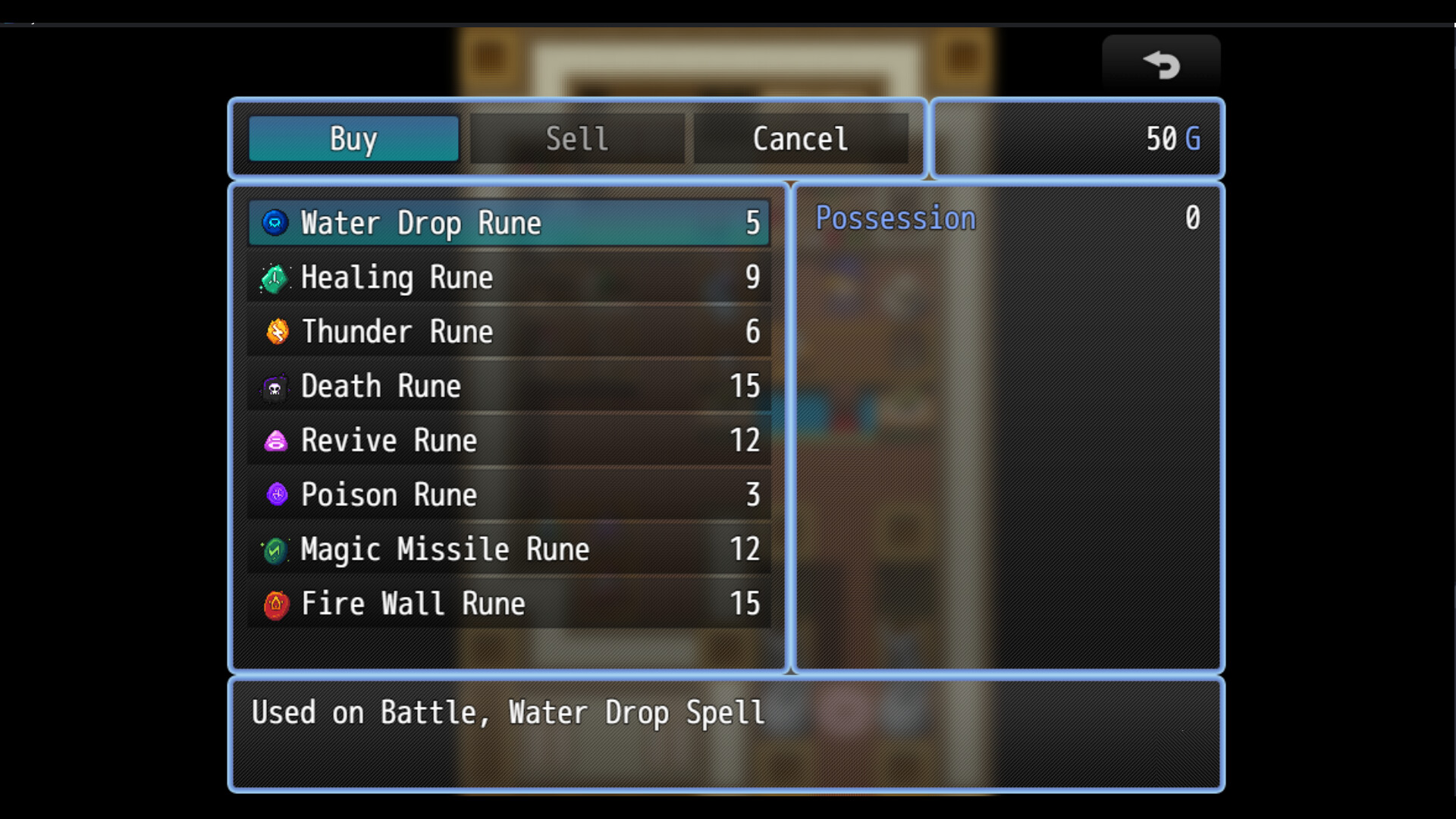Image resolution: width=1456 pixels, height=819 pixels.
Task: Switch to the Sell tab
Action: 576,138
